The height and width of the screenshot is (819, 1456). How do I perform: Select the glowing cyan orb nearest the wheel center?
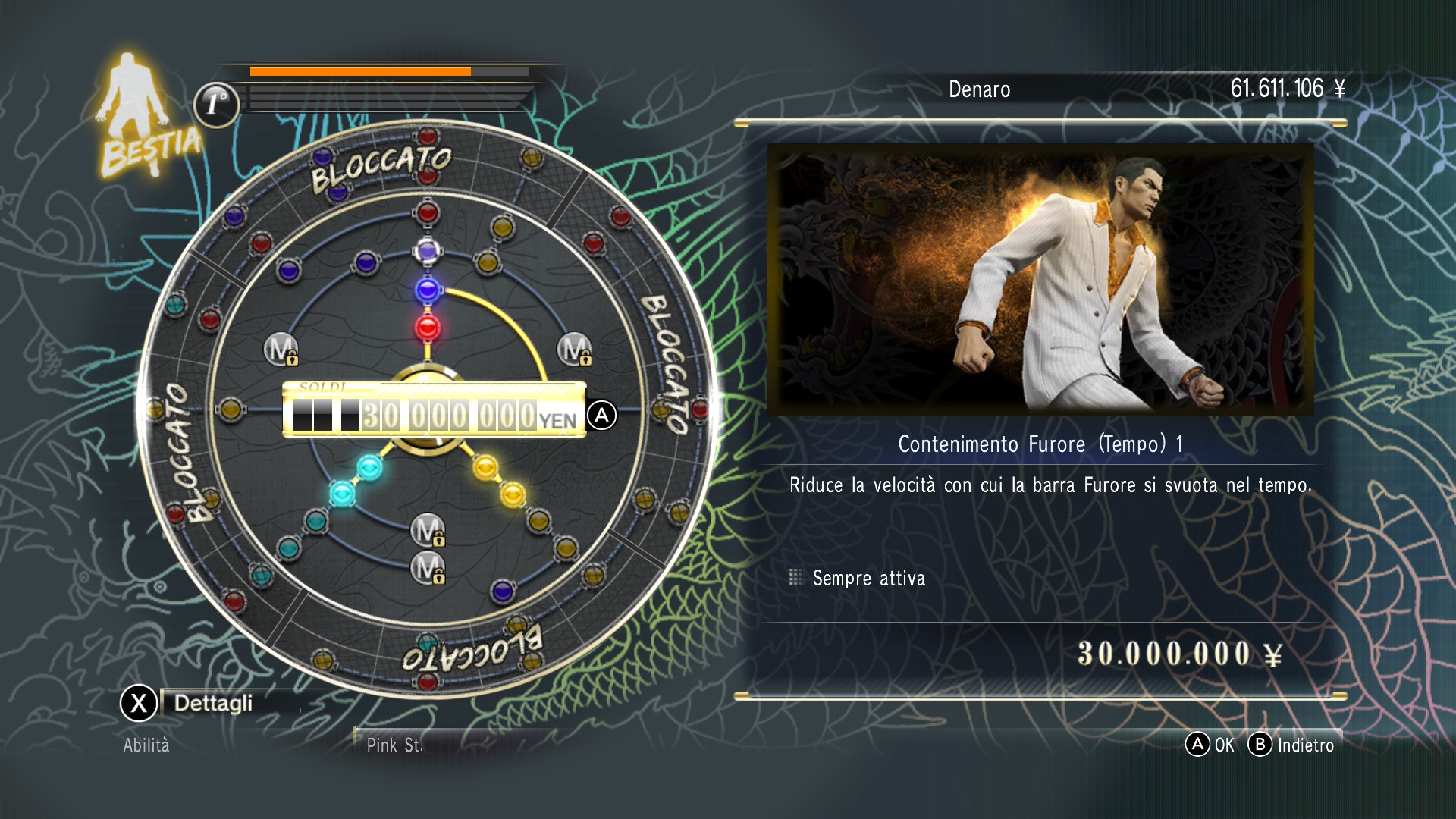point(369,467)
